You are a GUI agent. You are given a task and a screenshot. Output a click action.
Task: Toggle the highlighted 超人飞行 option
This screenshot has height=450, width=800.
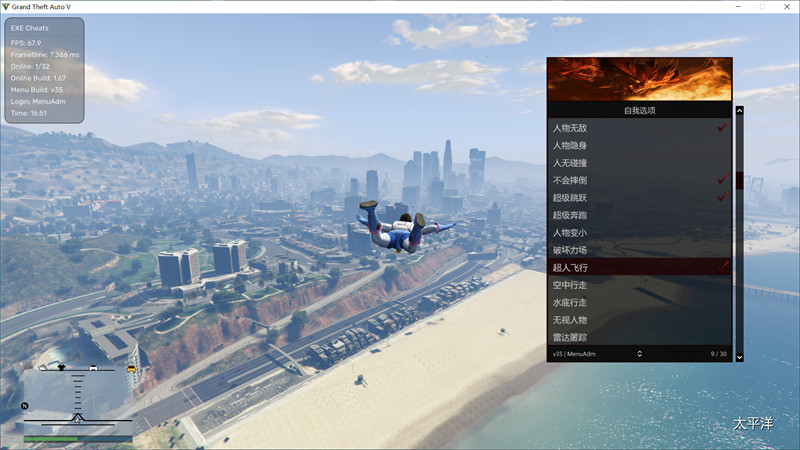point(638,267)
